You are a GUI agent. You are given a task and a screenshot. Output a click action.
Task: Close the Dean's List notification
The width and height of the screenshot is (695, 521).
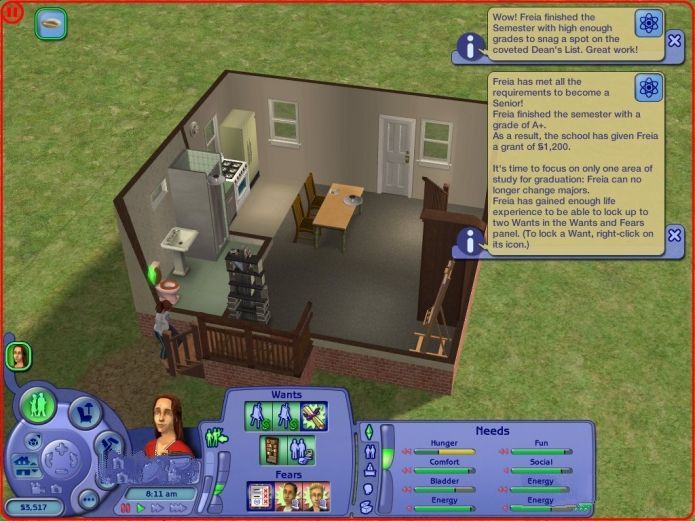point(675,47)
